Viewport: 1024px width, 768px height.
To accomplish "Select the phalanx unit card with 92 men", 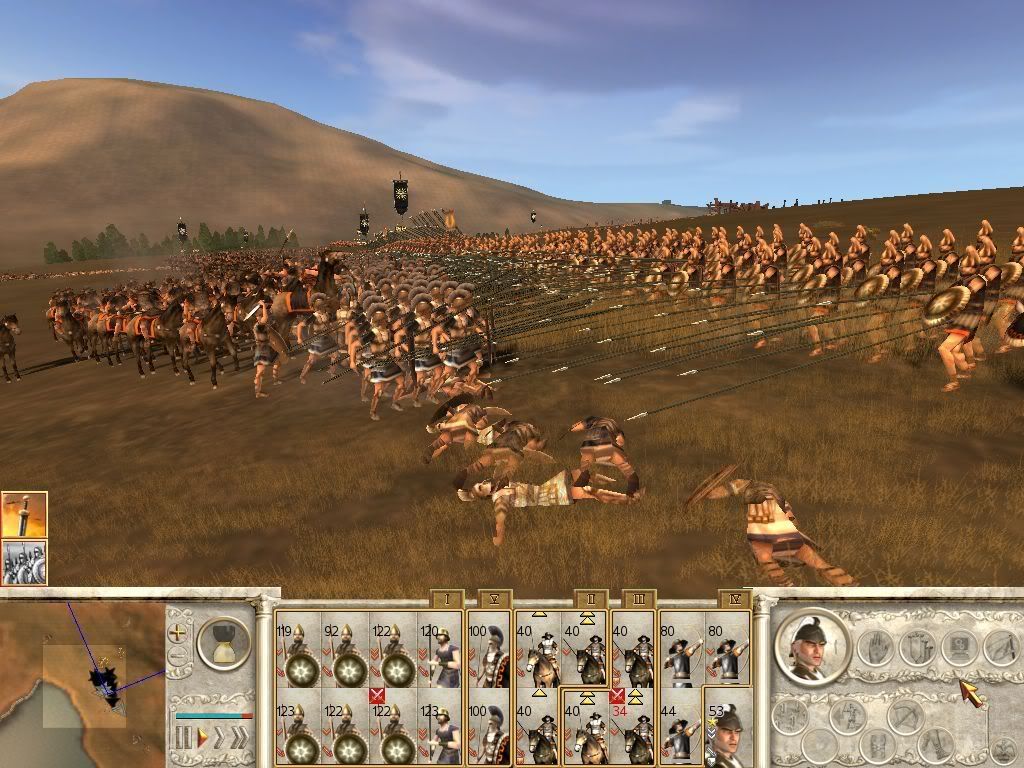I will (x=346, y=650).
